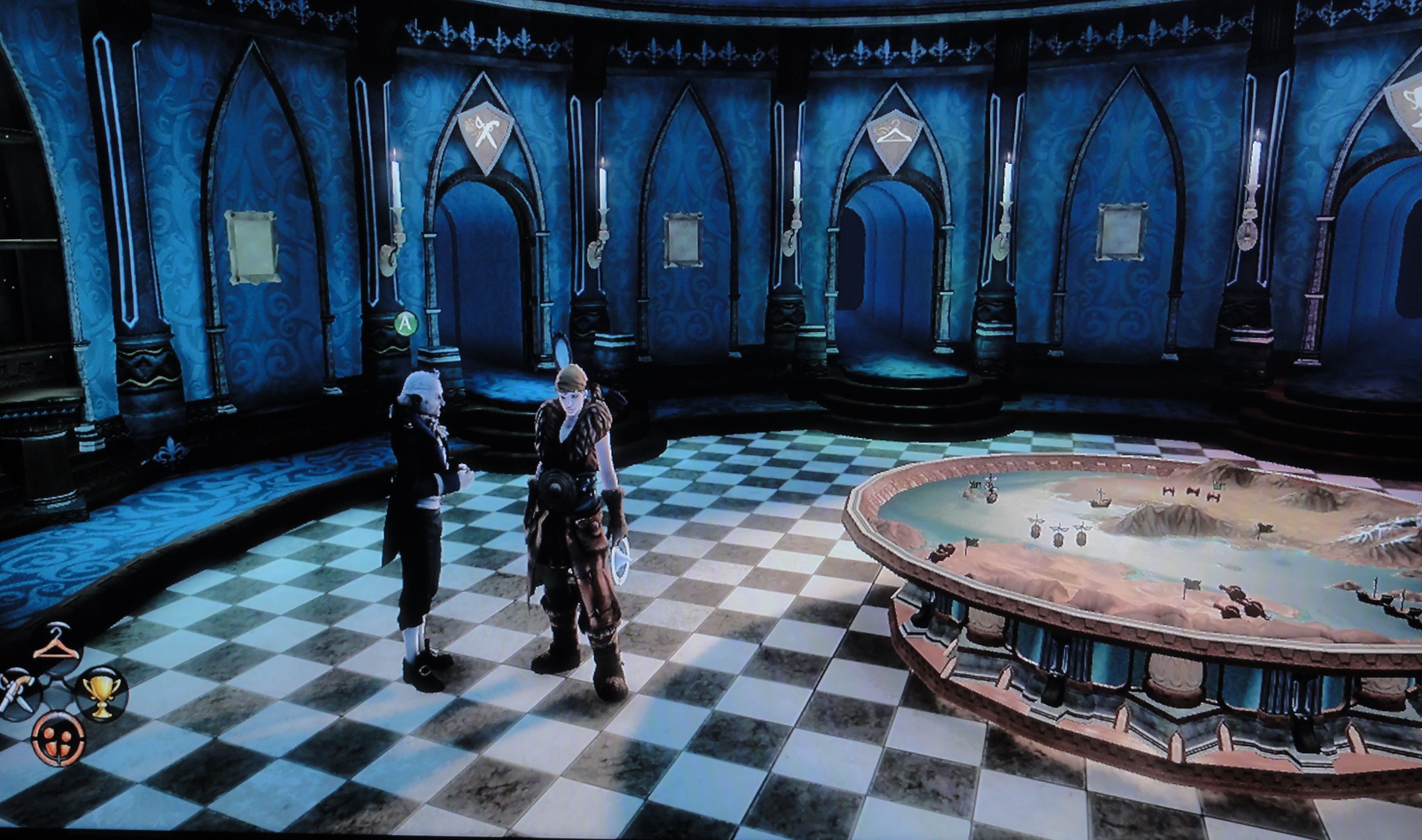Open the orange two-player co-op icon
The height and width of the screenshot is (840, 1422).
point(58,738)
